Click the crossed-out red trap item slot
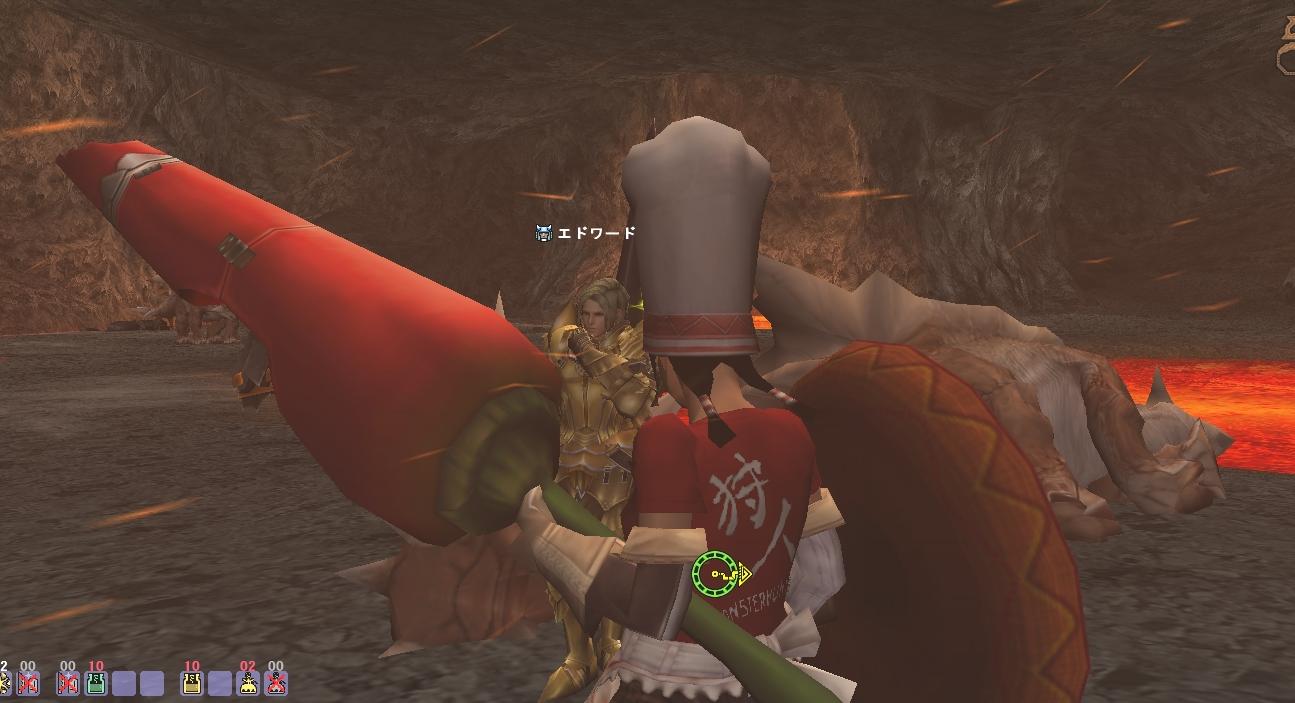 pos(276,683)
